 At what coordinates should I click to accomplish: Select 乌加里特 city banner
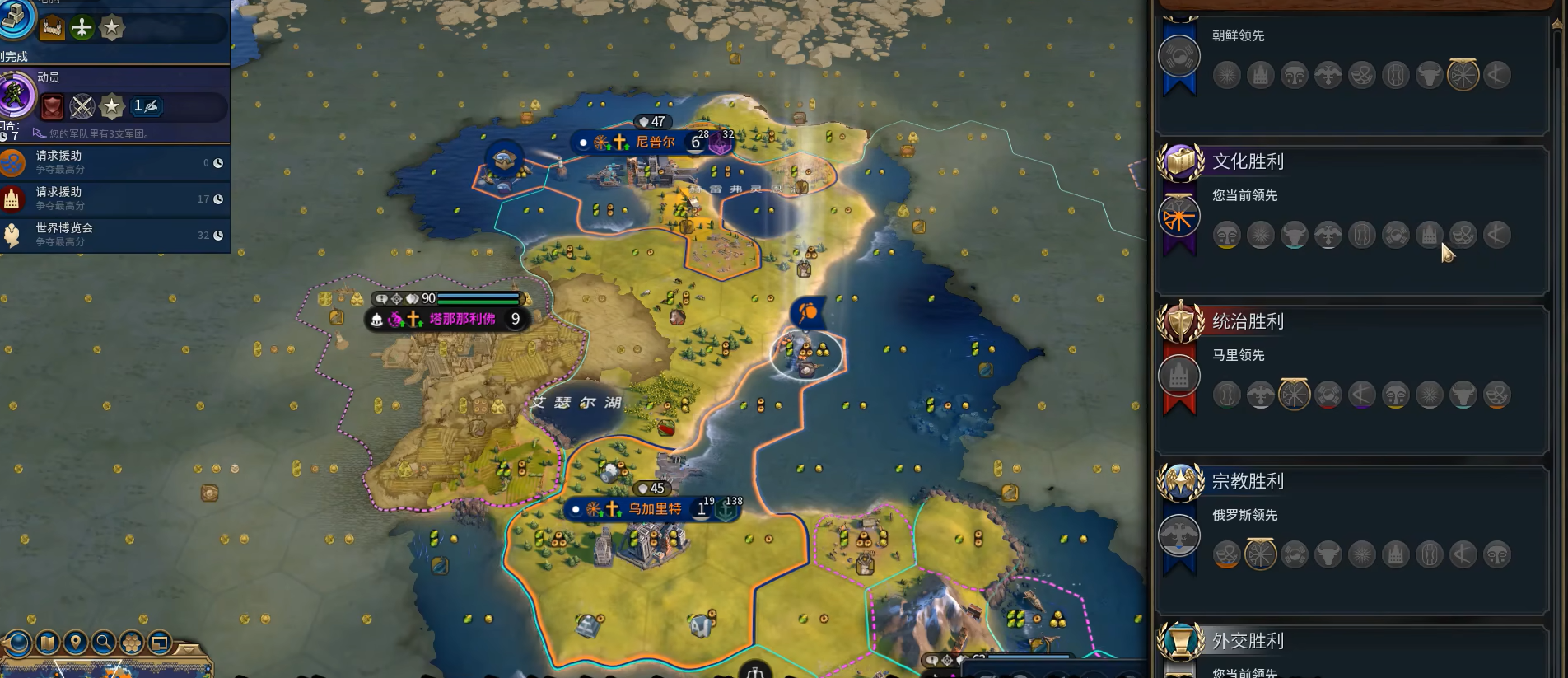click(655, 509)
